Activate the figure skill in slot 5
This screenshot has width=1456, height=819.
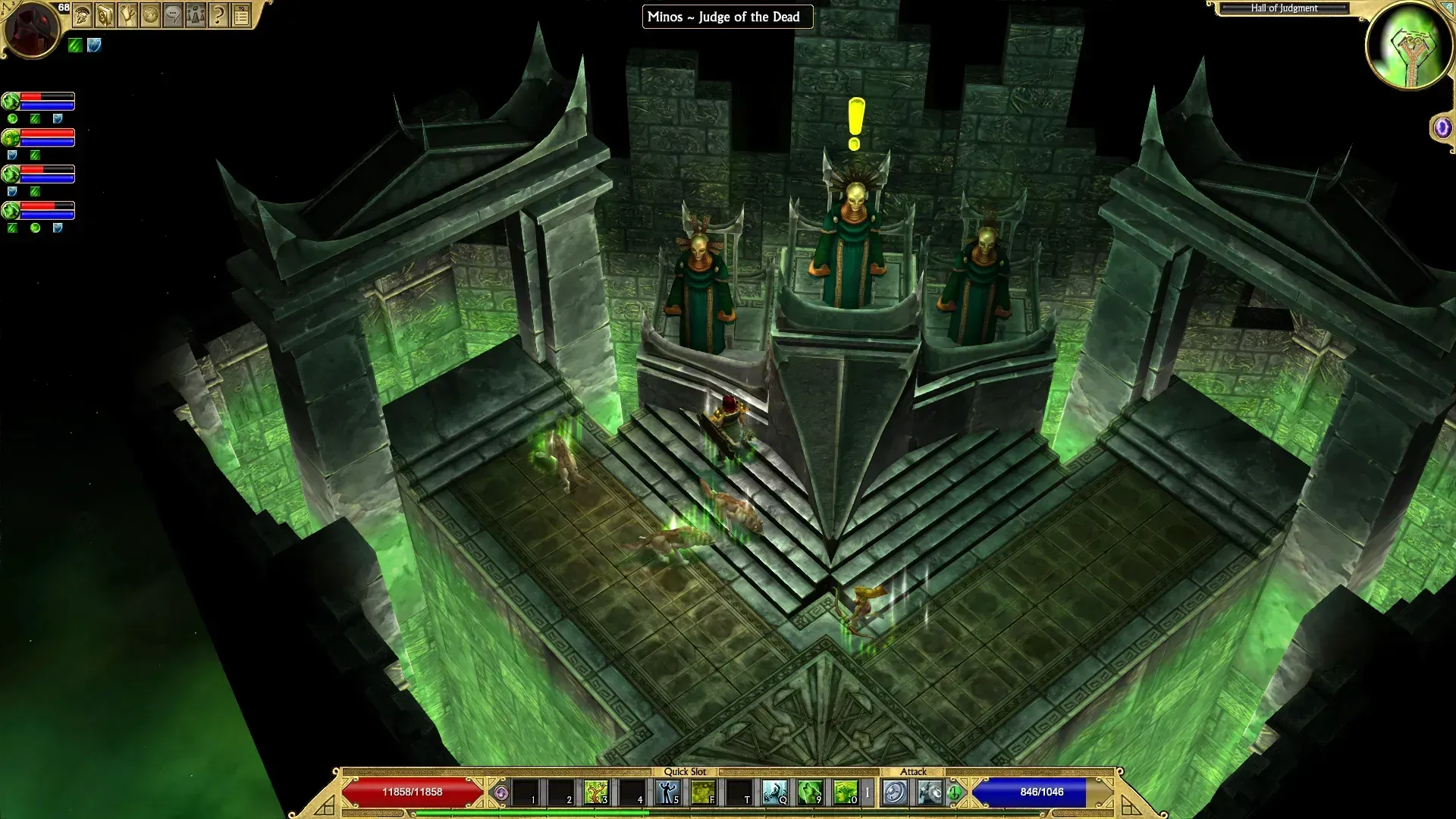click(667, 792)
